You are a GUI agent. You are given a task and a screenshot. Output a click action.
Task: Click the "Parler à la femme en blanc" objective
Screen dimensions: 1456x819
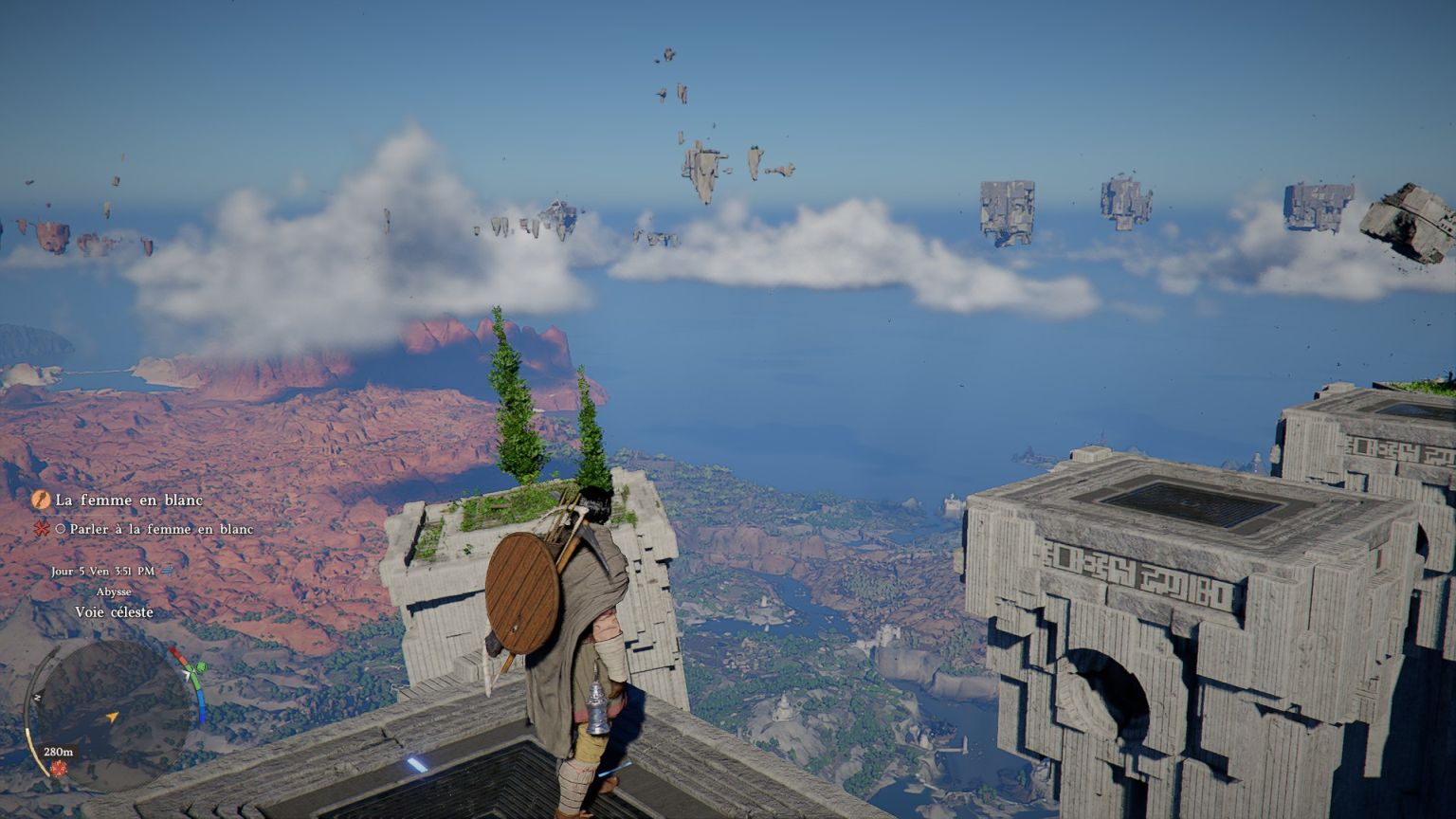pyautogui.click(x=161, y=529)
